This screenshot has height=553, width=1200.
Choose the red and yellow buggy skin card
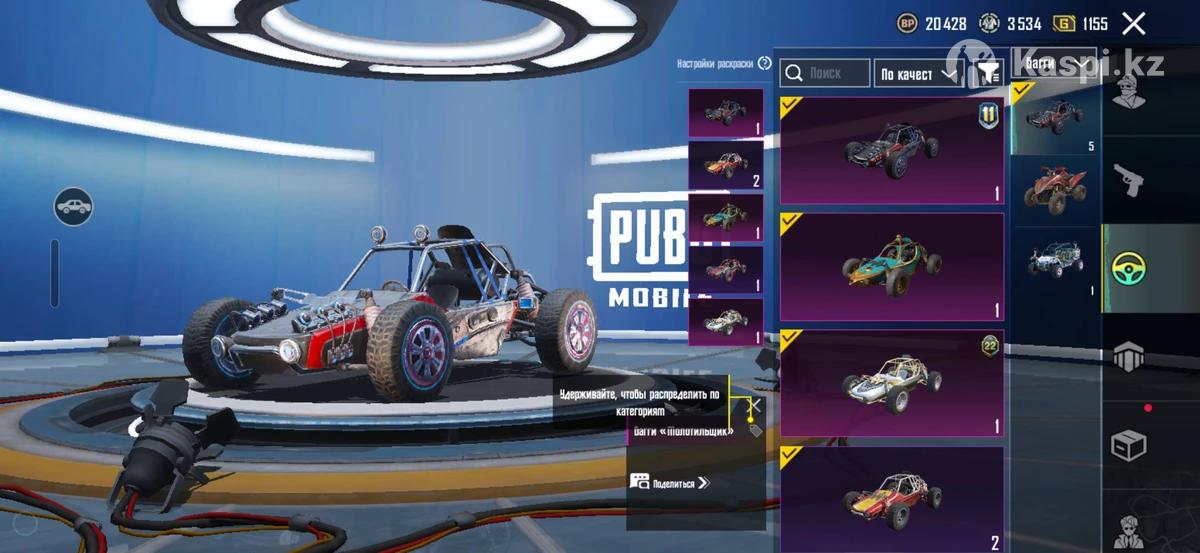891,498
